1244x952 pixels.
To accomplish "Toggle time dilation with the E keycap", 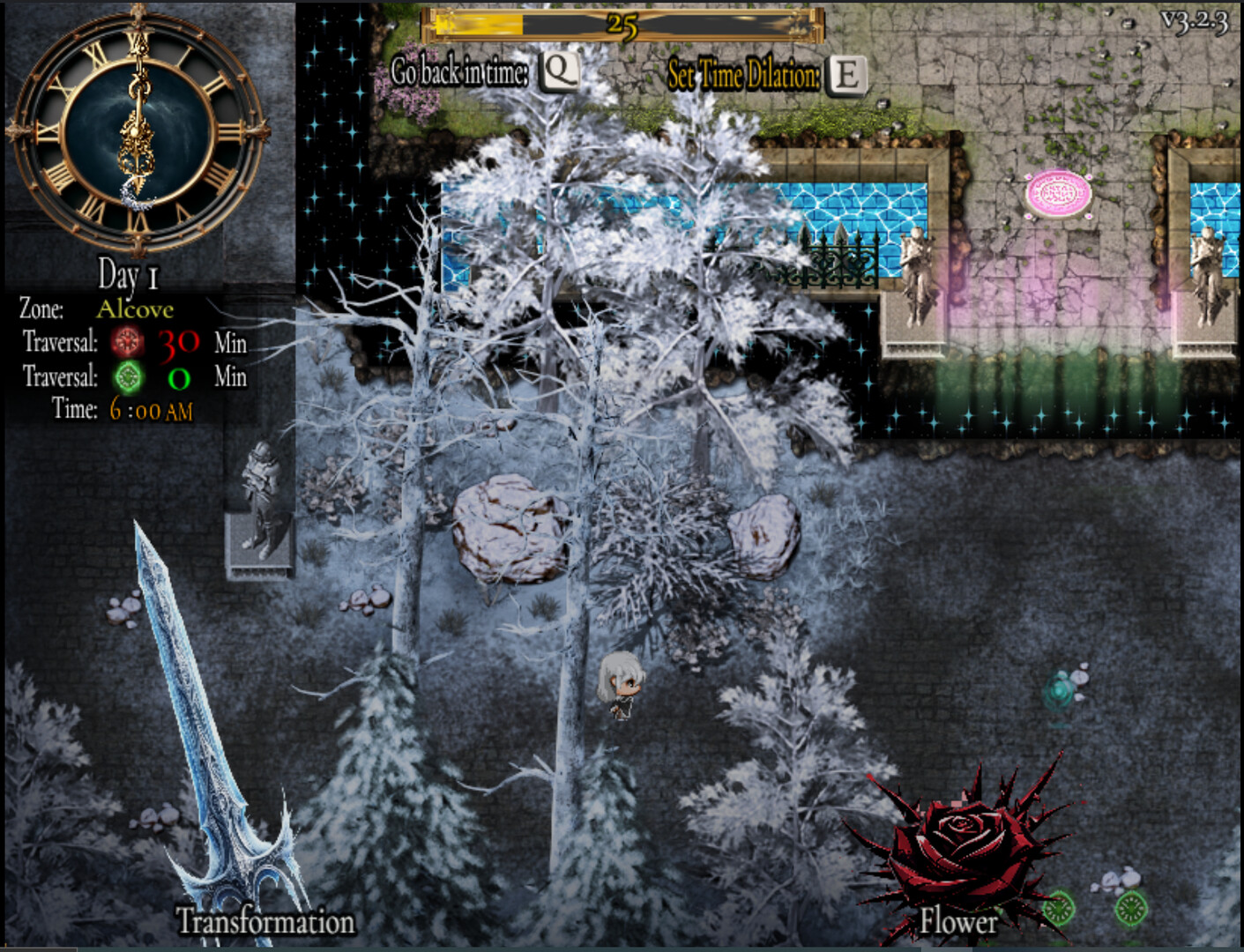I will point(848,76).
